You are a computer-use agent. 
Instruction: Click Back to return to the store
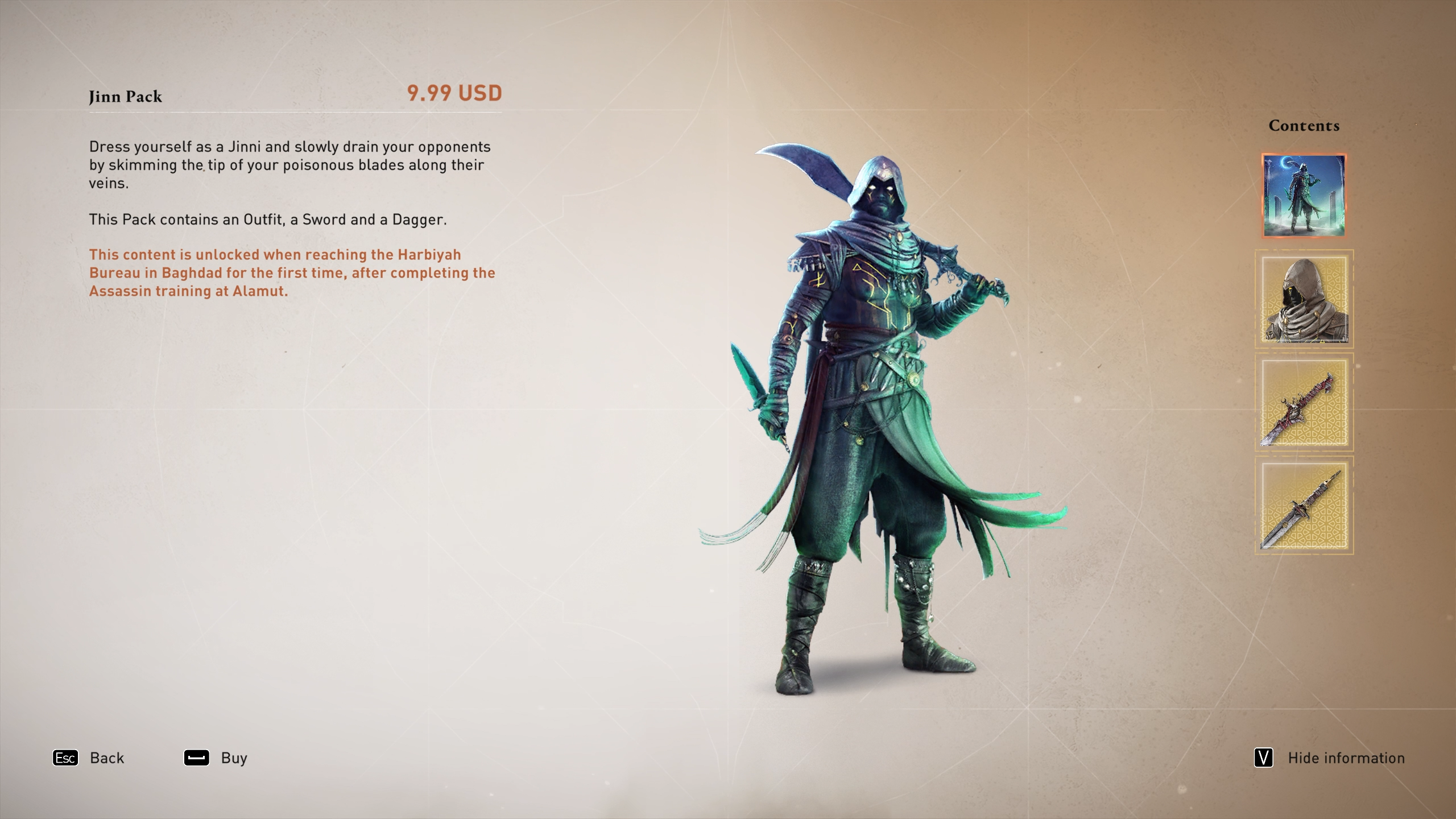[106, 758]
